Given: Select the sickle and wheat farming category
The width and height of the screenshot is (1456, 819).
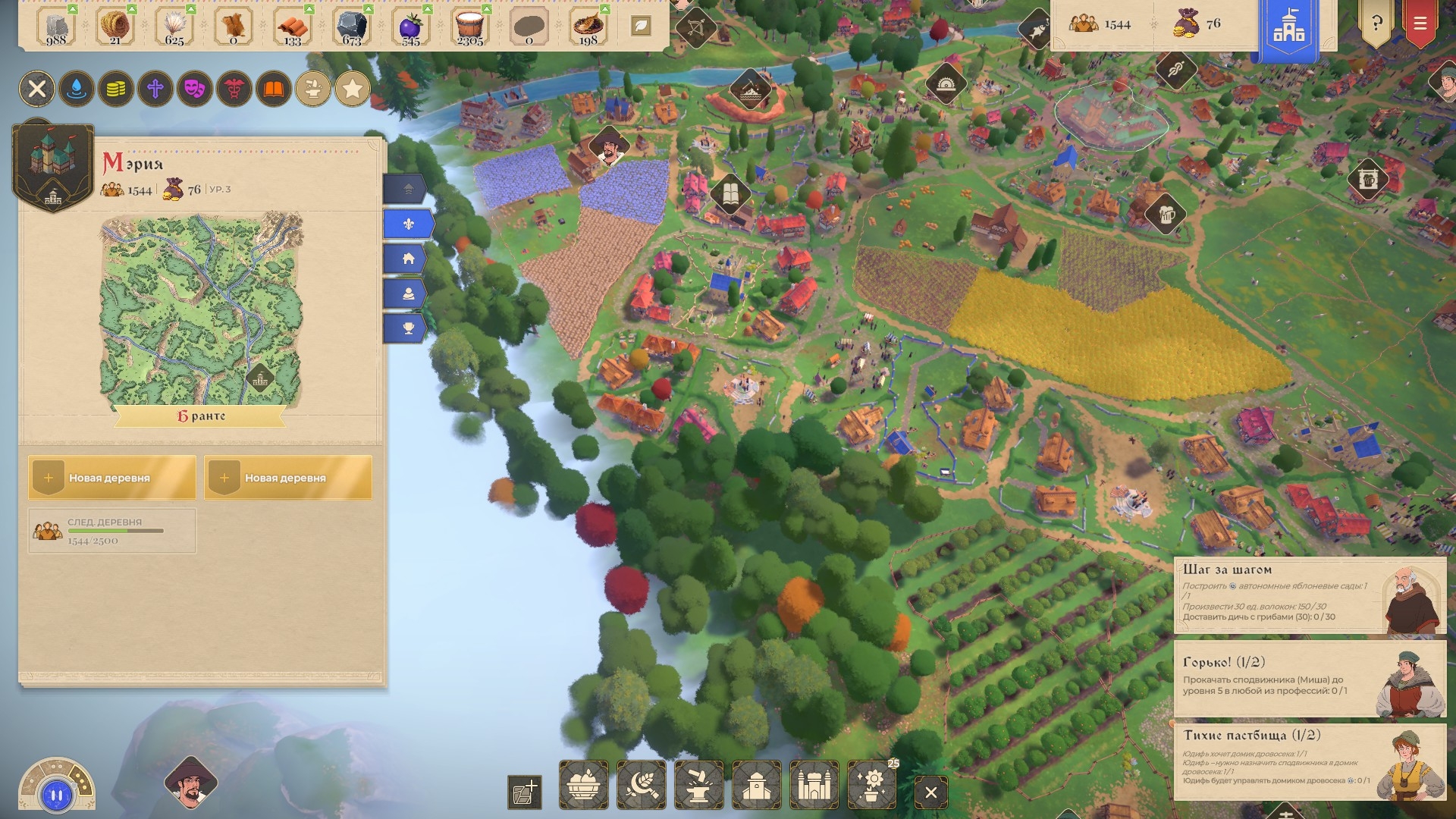Looking at the screenshot, I should coord(641,786).
